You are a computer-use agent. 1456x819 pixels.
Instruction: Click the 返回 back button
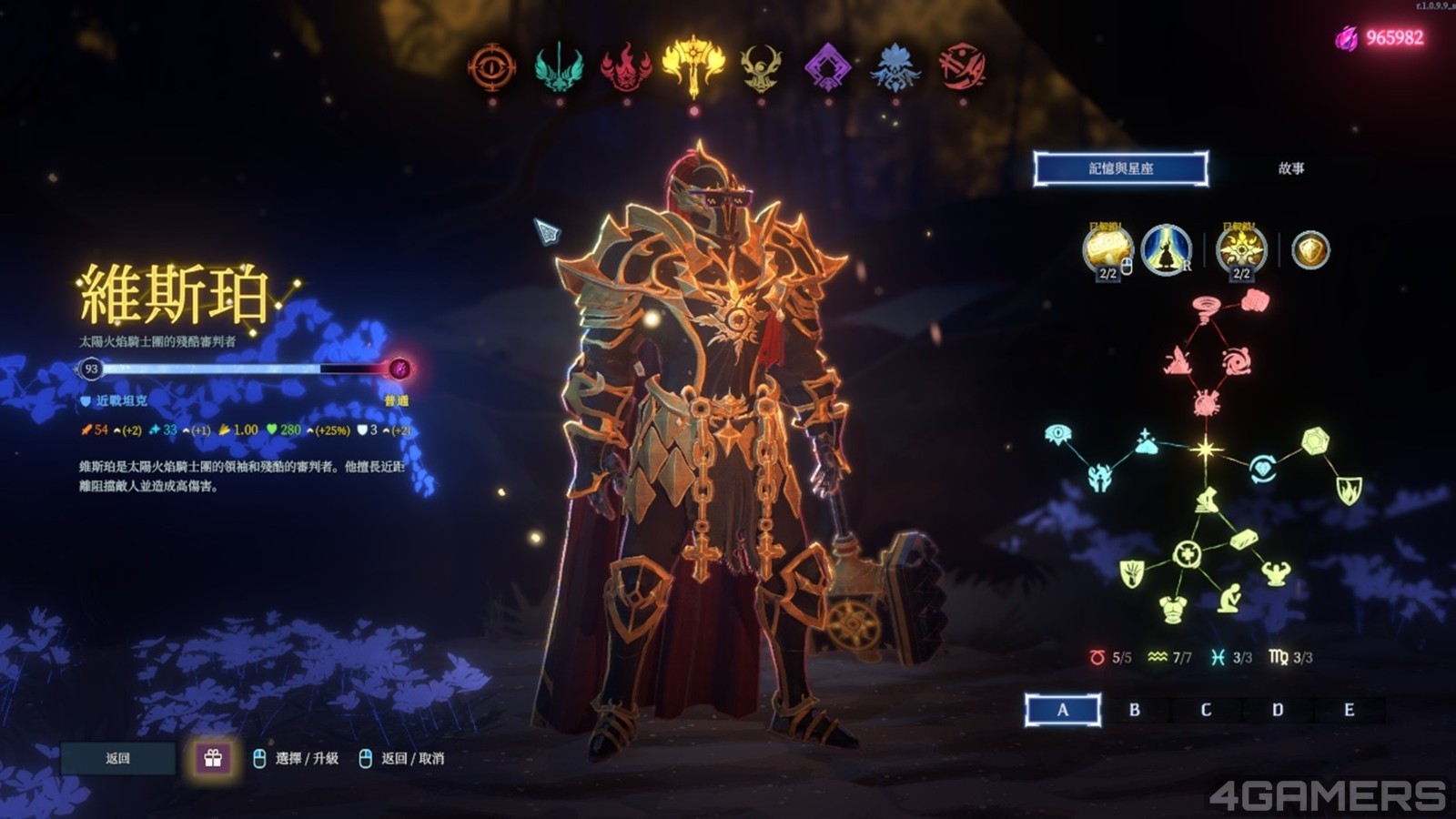(118, 758)
